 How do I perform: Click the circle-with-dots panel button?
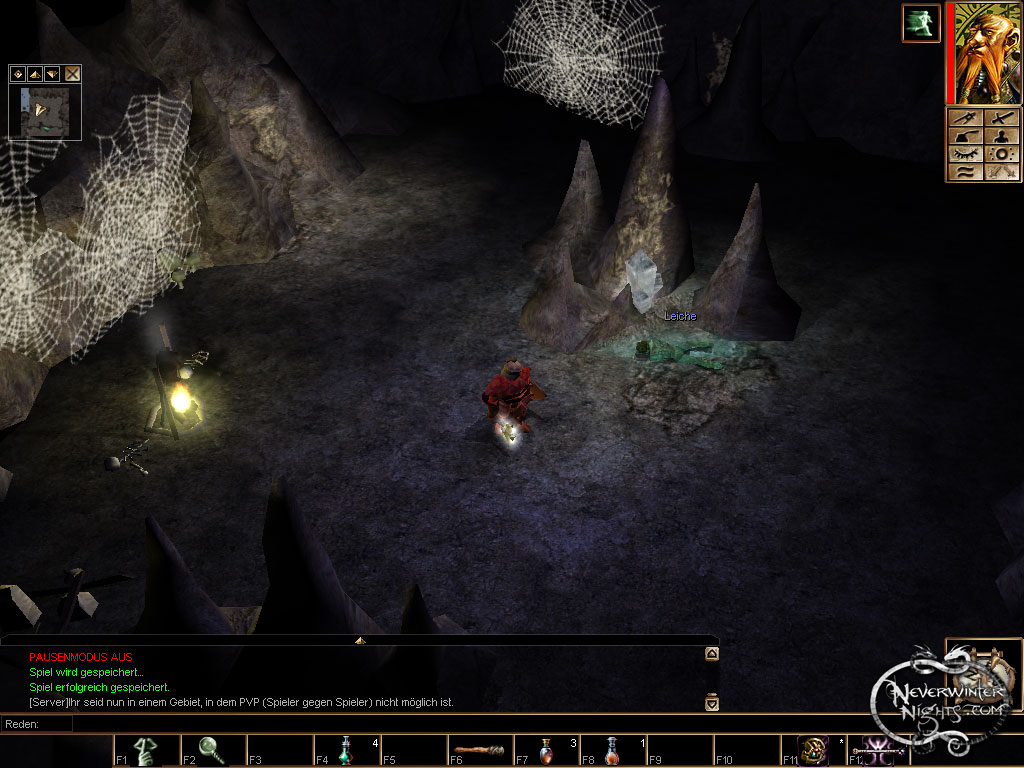click(1001, 154)
